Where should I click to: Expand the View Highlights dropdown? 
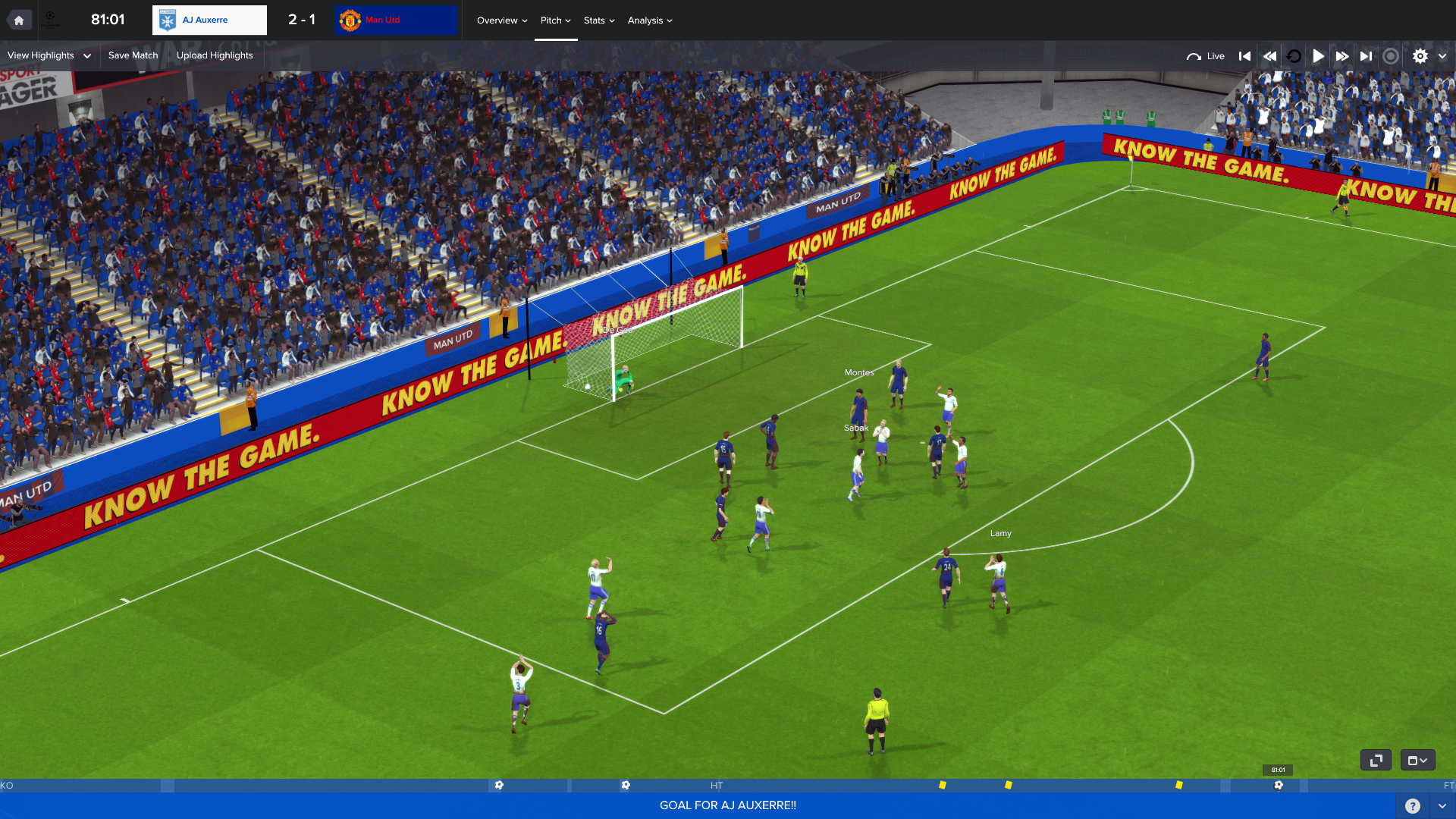49,55
